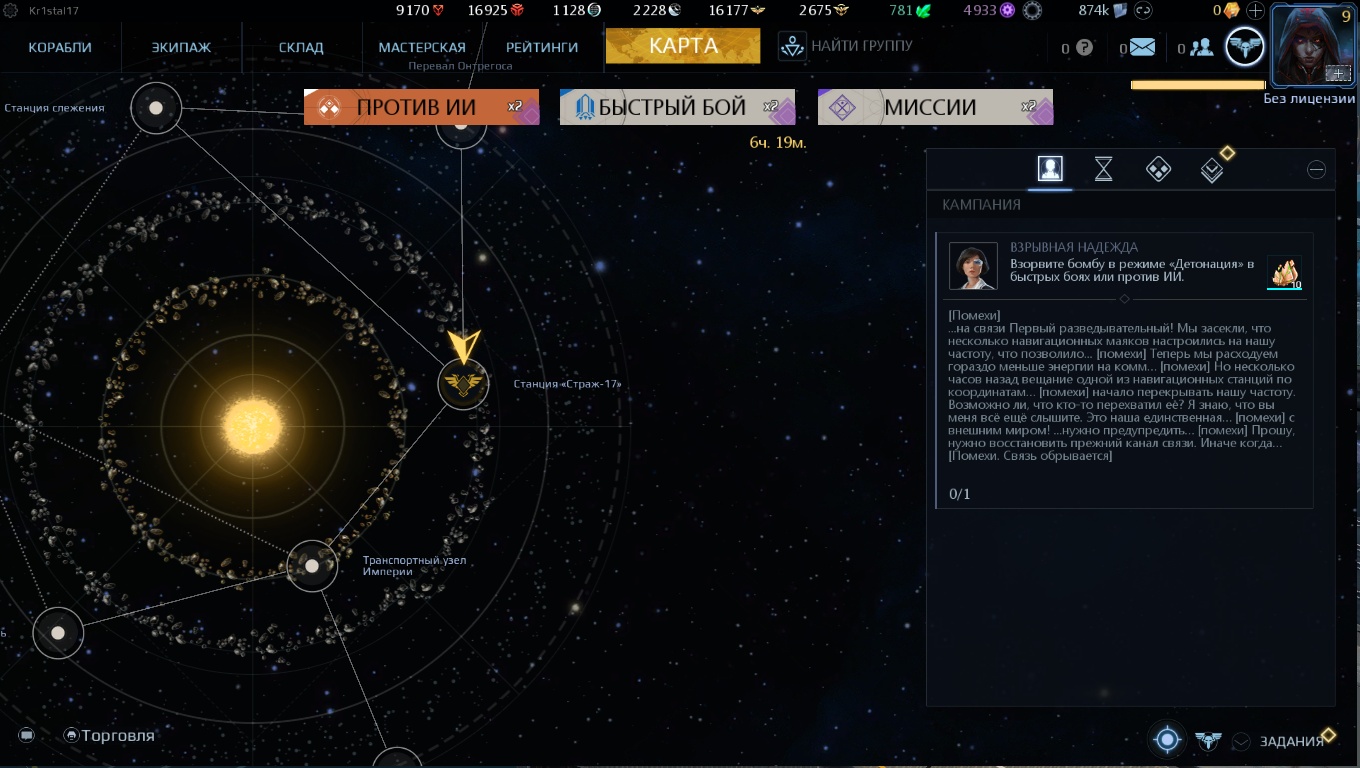Start a Против ИИ battle
The width and height of the screenshot is (1360, 768).
(x=421, y=107)
